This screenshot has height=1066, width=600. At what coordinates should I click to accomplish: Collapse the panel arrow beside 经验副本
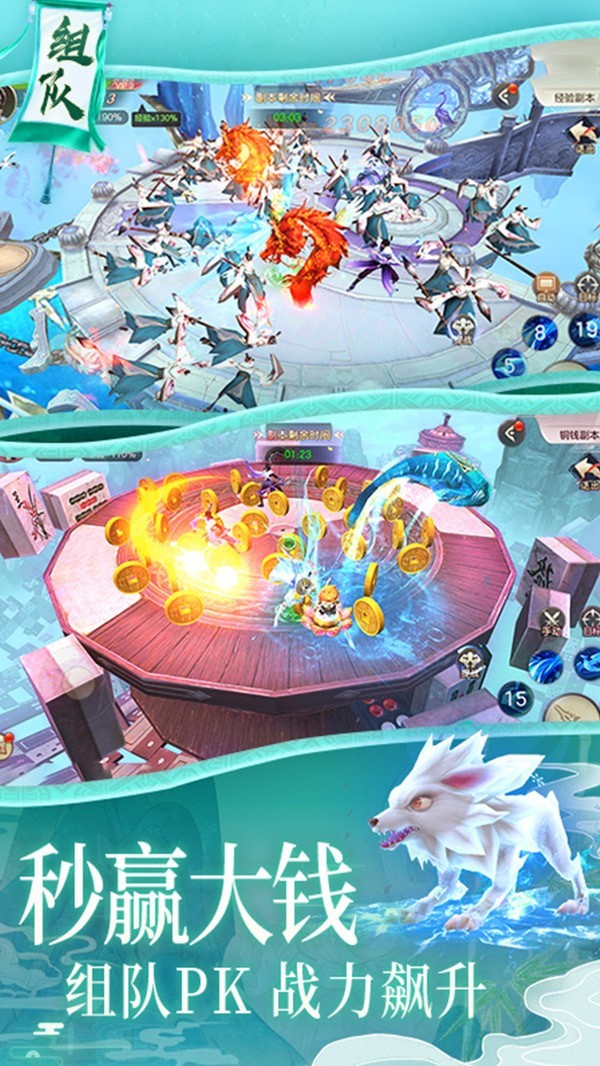508,98
